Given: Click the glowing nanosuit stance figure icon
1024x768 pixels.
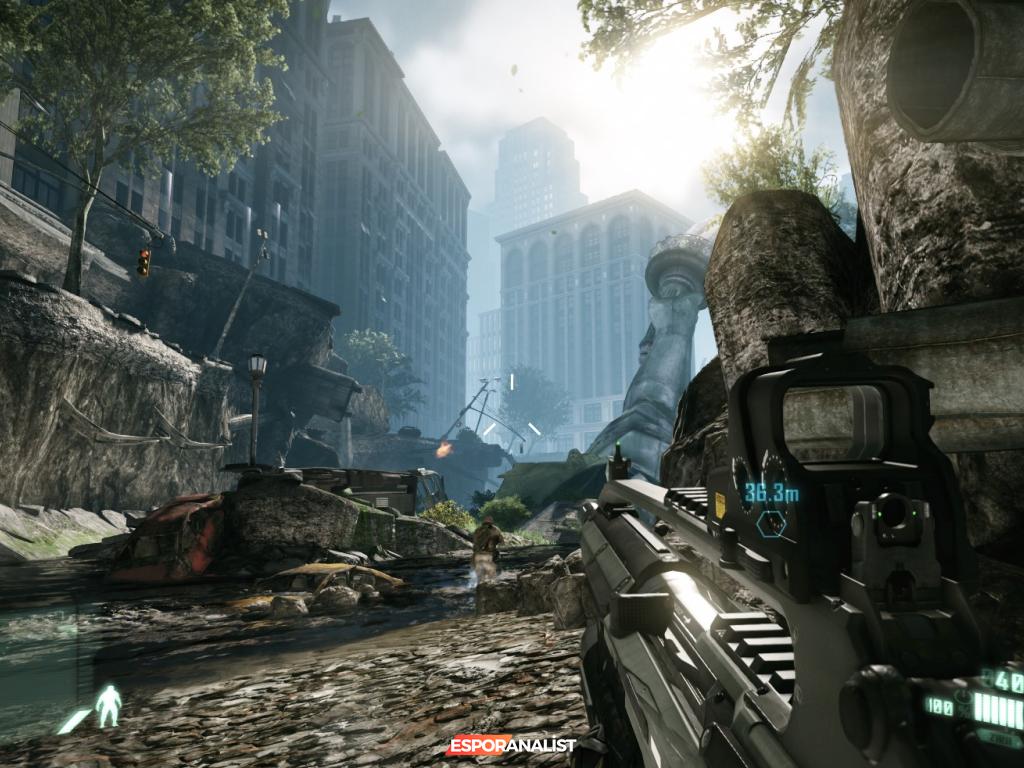Looking at the screenshot, I should (108, 706).
